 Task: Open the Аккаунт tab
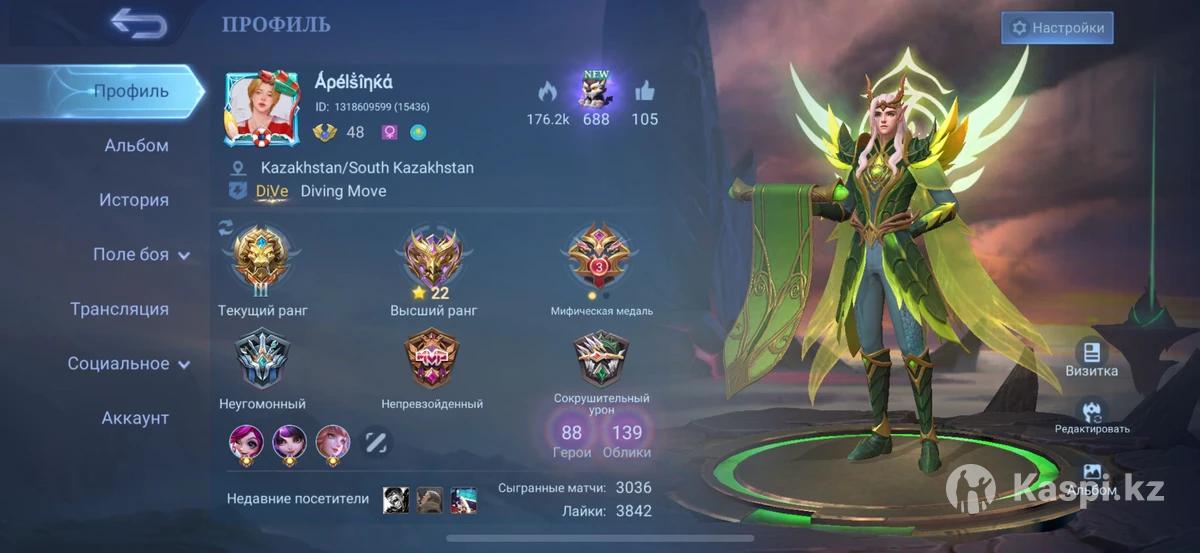[x=135, y=418]
